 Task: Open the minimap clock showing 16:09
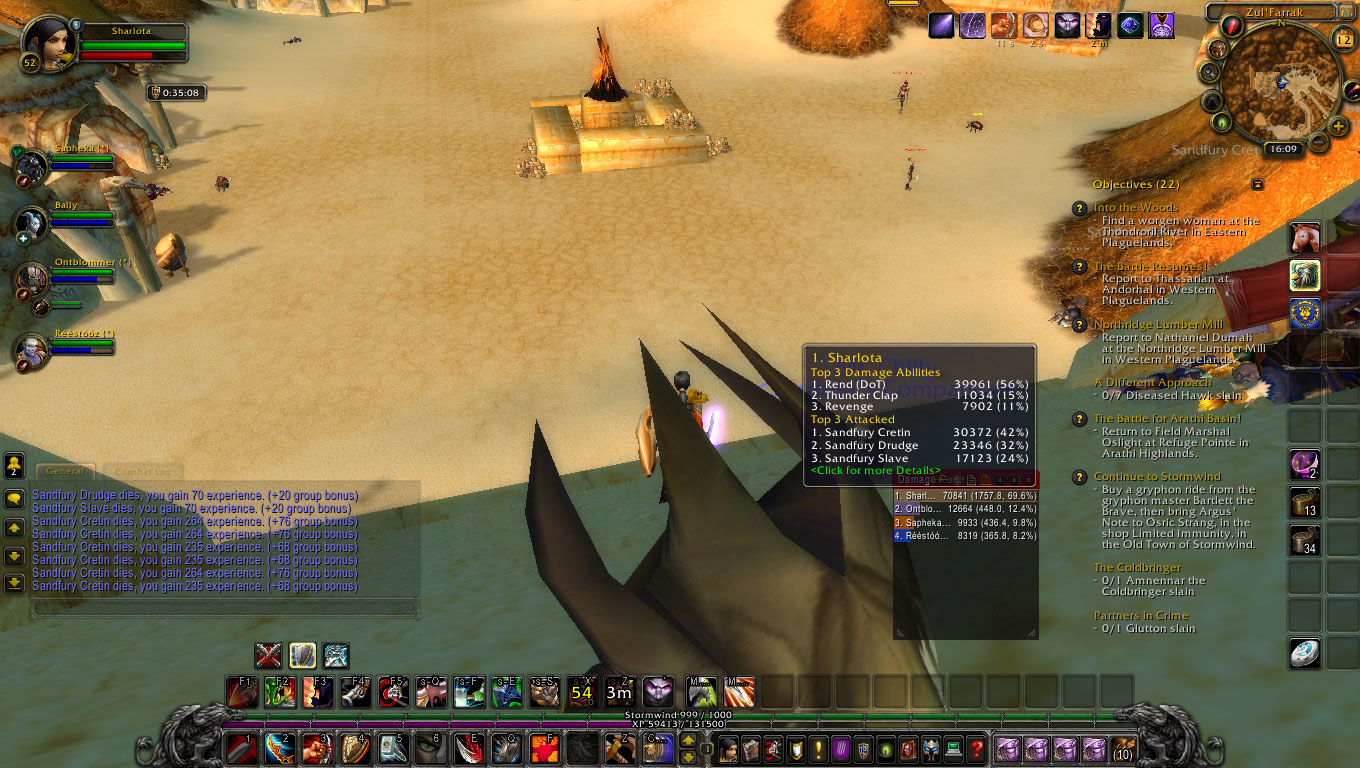point(1282,149)
